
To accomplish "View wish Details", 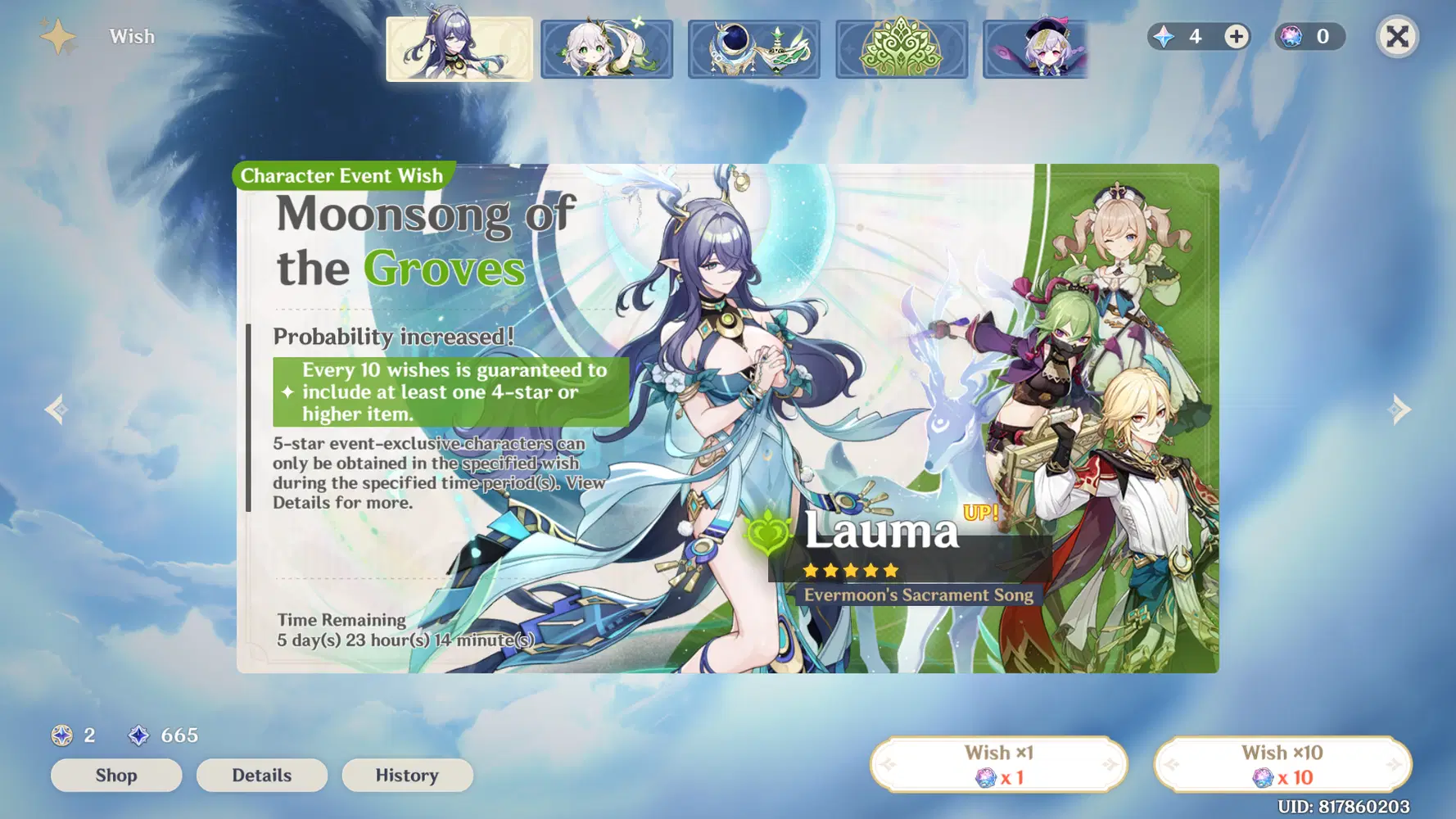I will click(x=262, y=775).
